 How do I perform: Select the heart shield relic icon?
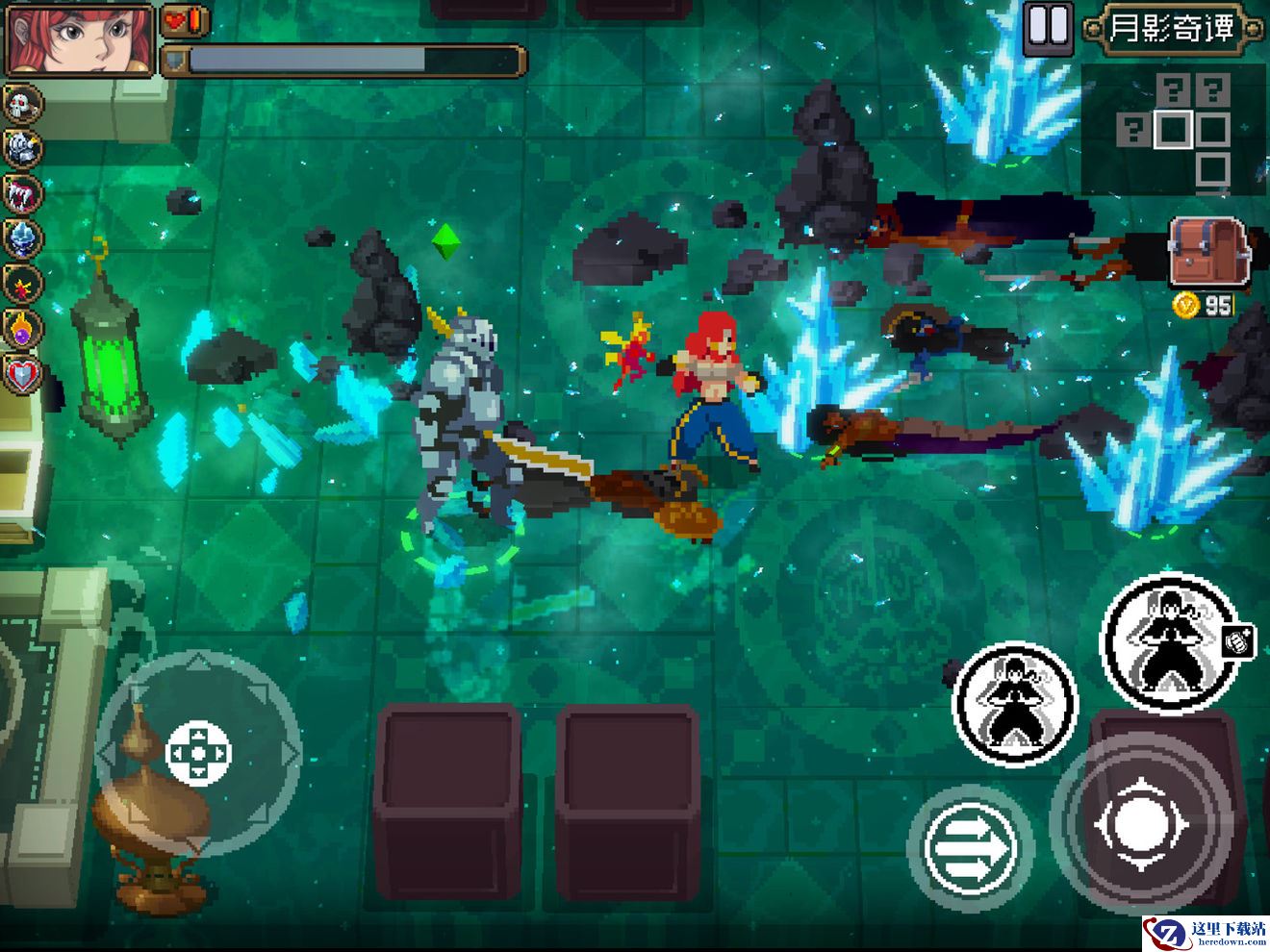pyautogui.click(x=23, y=374)
